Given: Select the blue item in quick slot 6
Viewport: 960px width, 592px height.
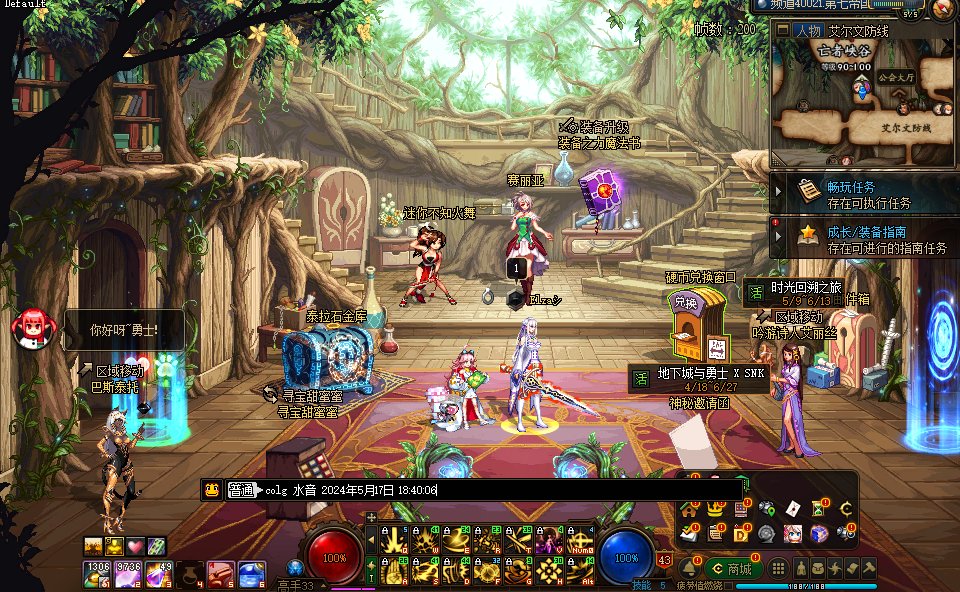Looking at the screenshot, I should [251, 574].
